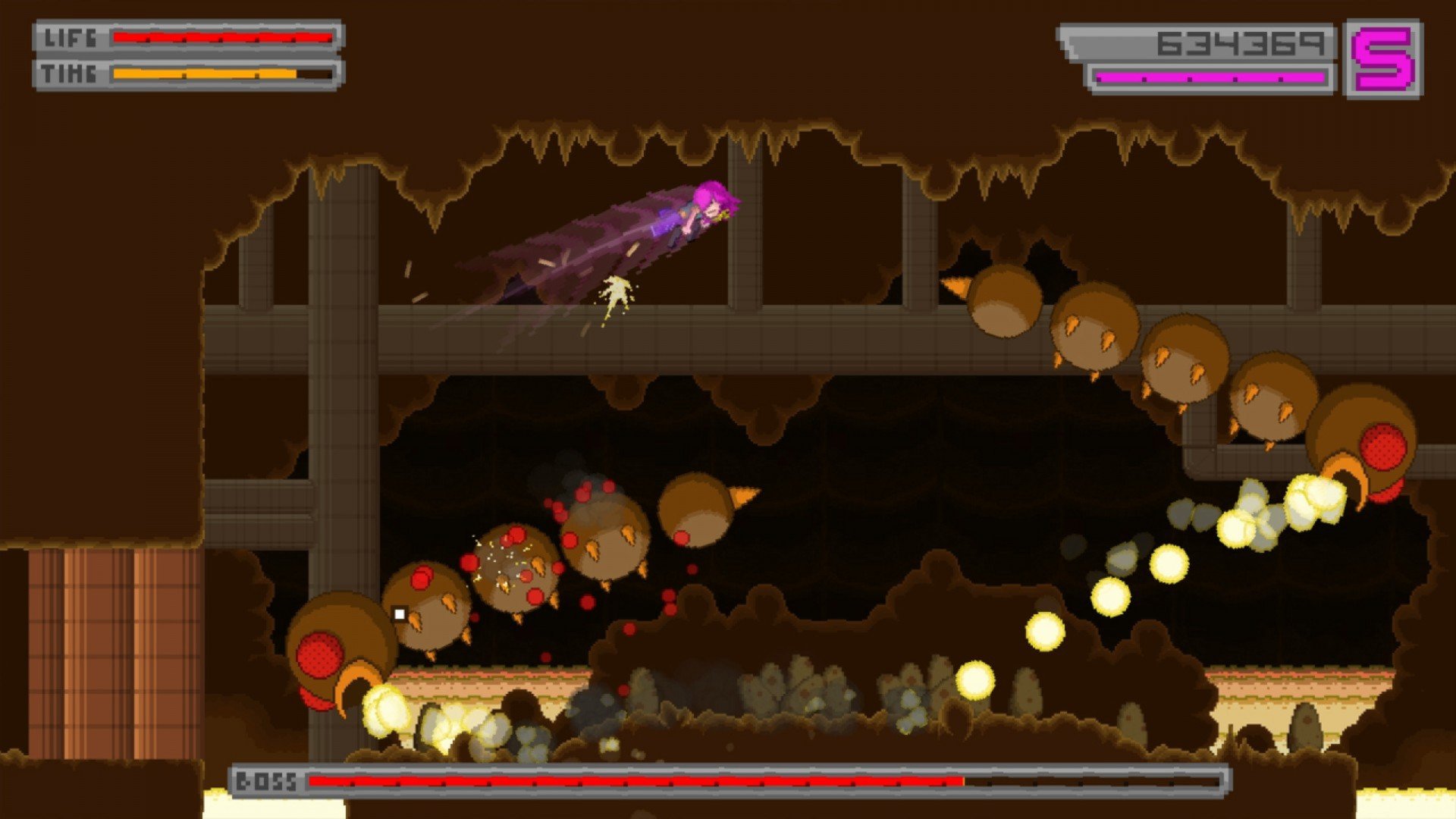
Task: Click the TIME label icon
Action: 68,74
